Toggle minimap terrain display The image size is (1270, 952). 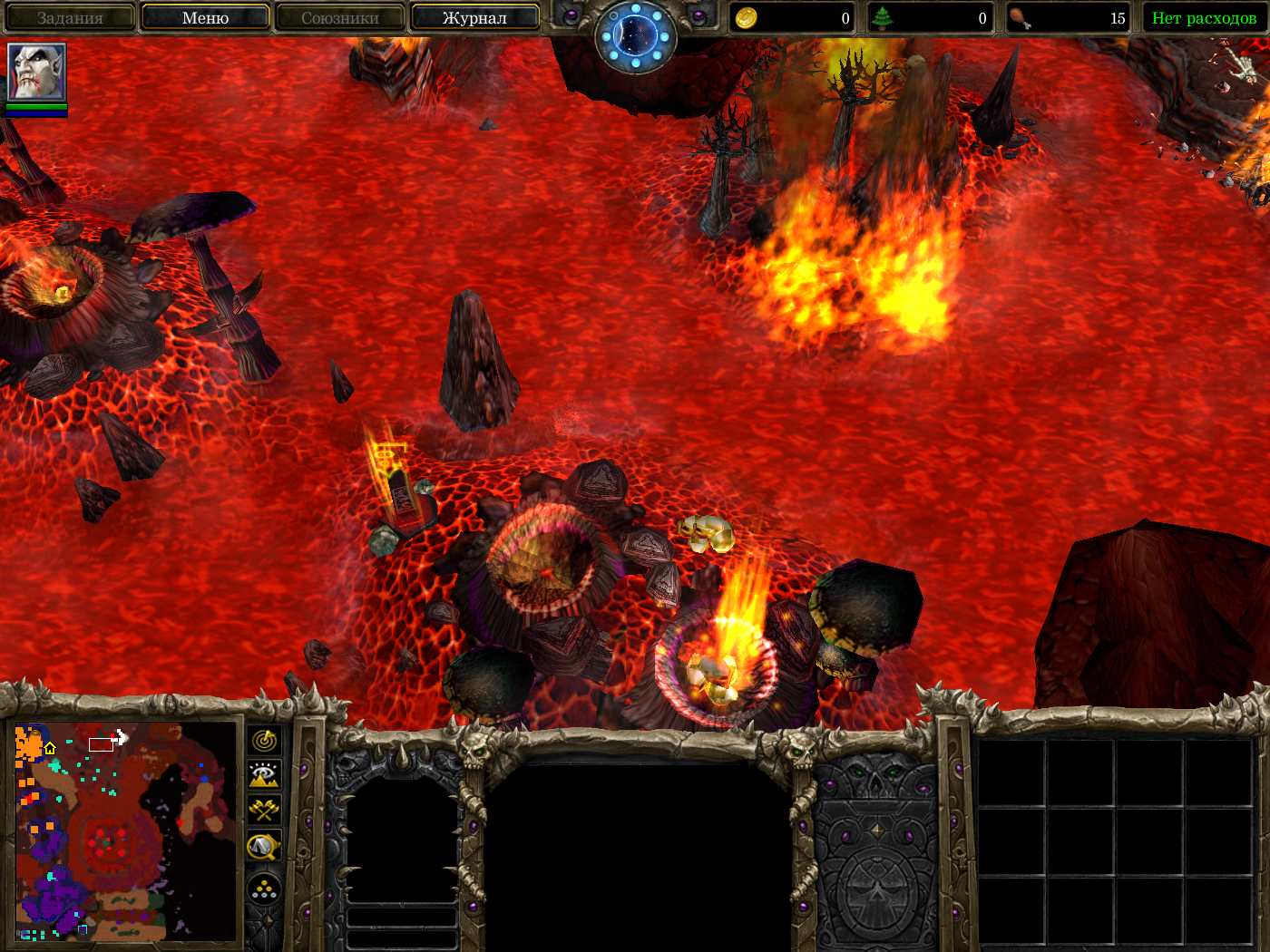[x=264, y=775]
